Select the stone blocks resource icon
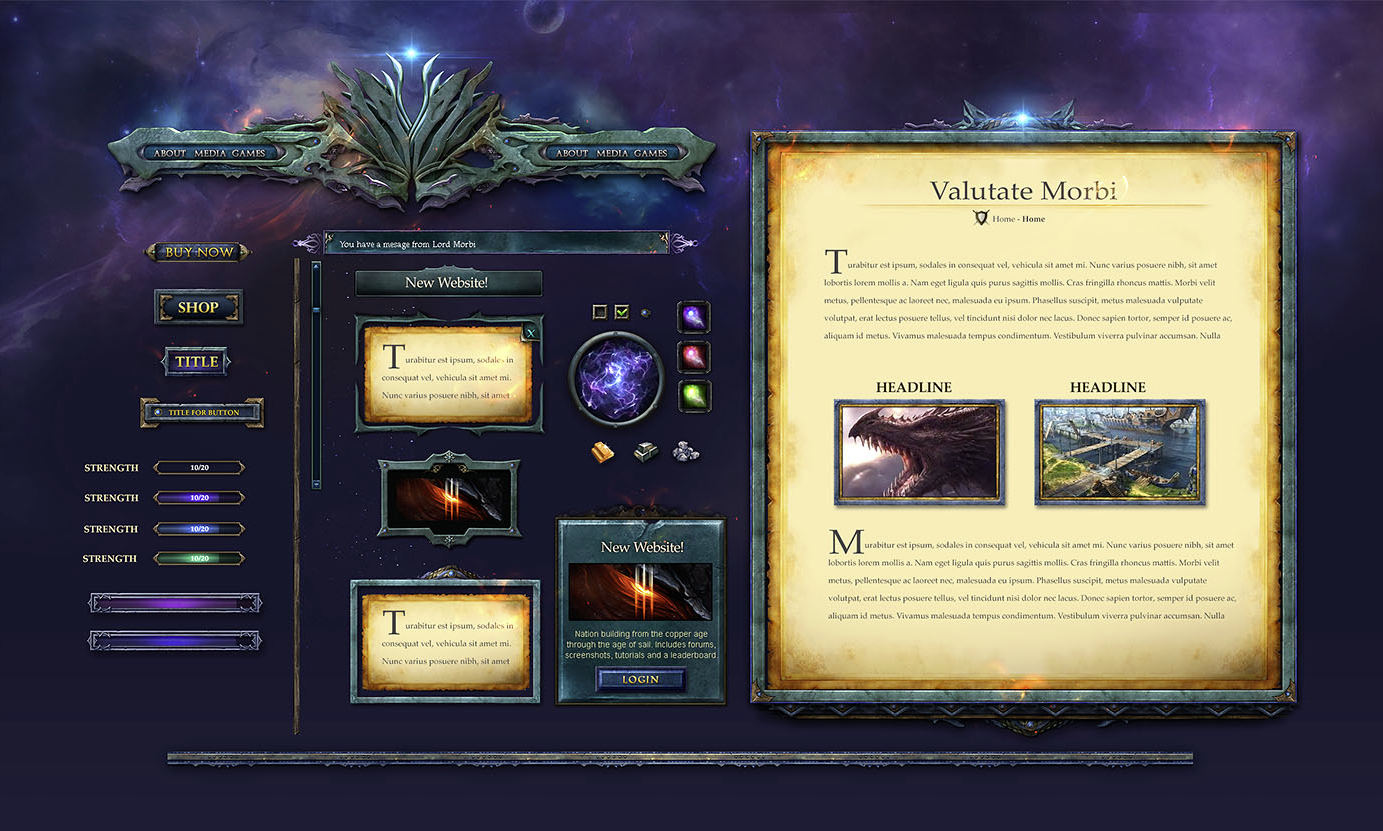This screenshot has height=831, width=1383. (645, 452)
